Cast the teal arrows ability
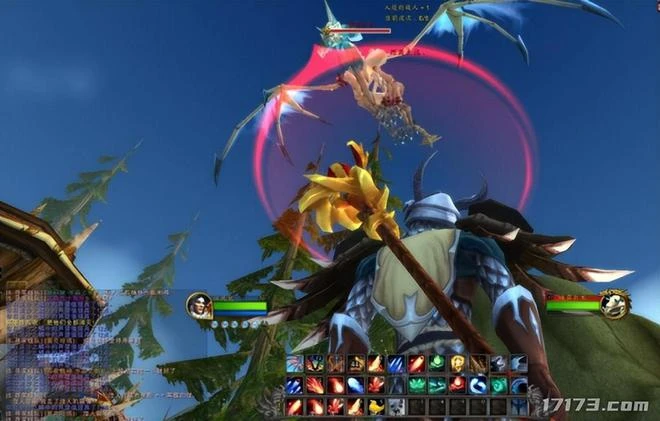The height and width of the screenshot is (421, 660). pyautogui.click(x=437, y=385)
